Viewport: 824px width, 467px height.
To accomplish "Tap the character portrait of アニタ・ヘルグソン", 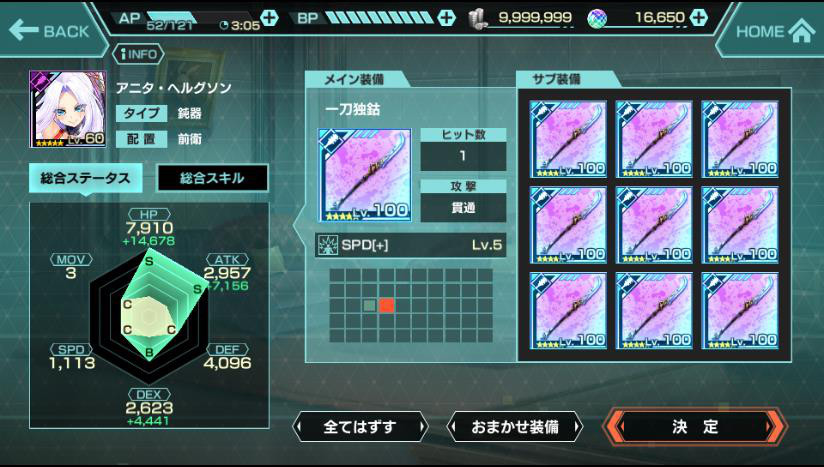I will 68,108.
